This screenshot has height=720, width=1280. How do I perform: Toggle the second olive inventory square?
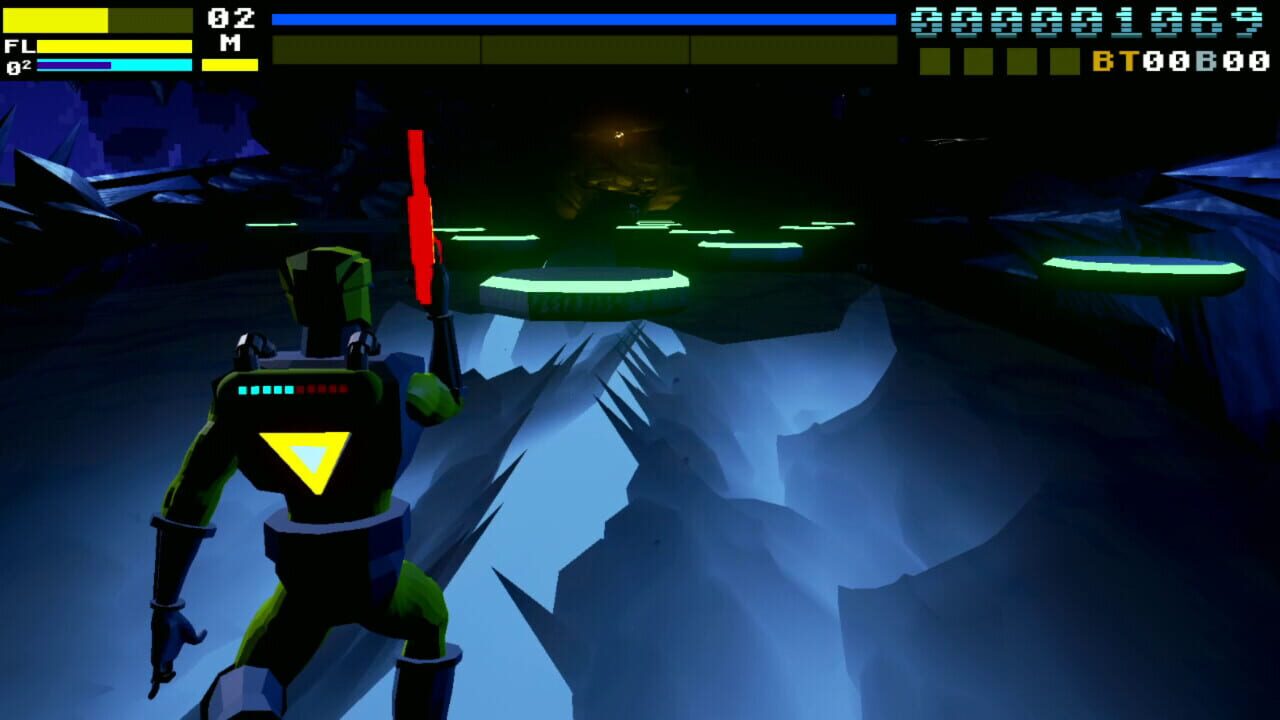coord(977,63)
